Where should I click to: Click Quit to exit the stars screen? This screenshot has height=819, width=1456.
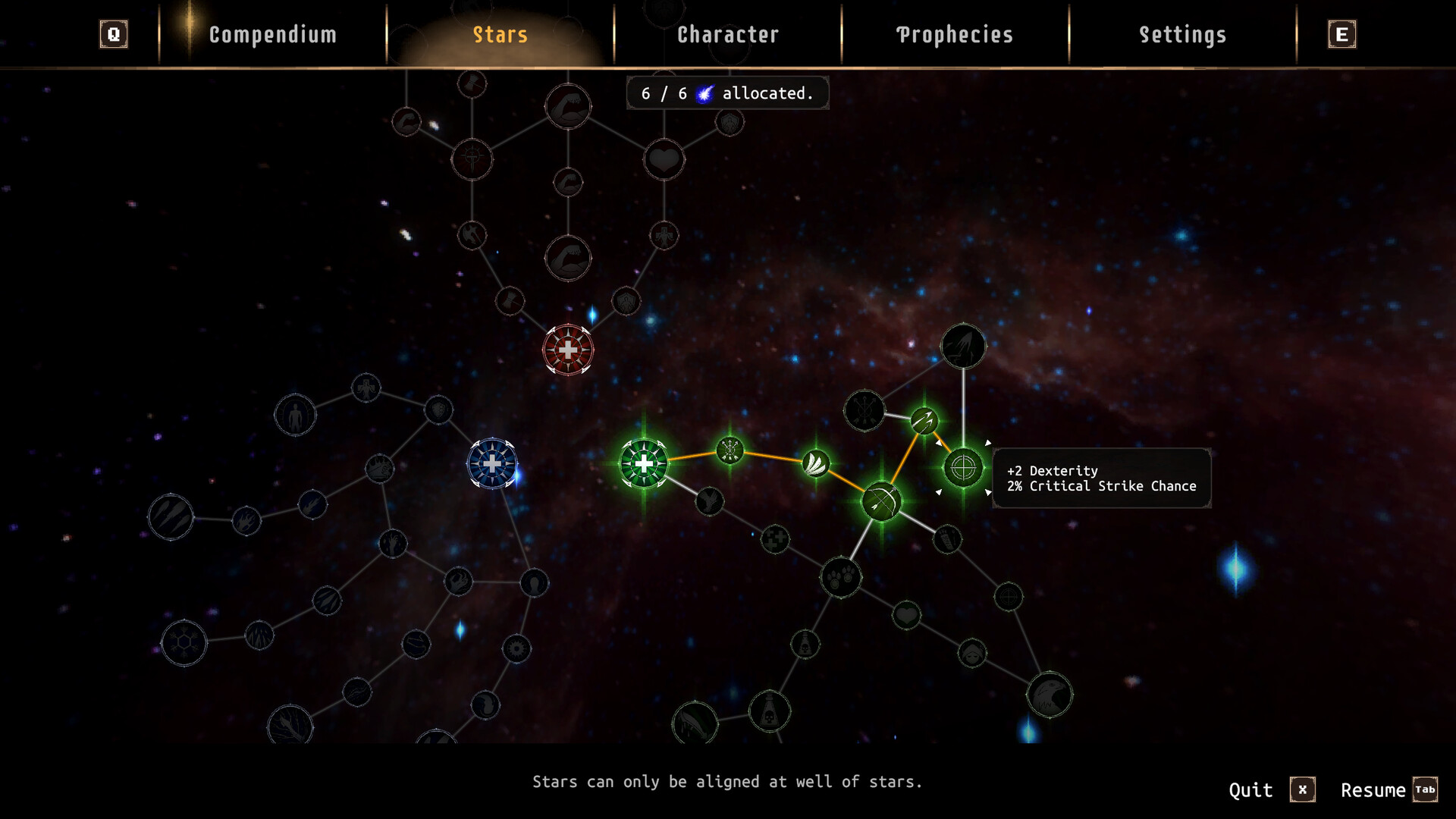click(1251, 789)
